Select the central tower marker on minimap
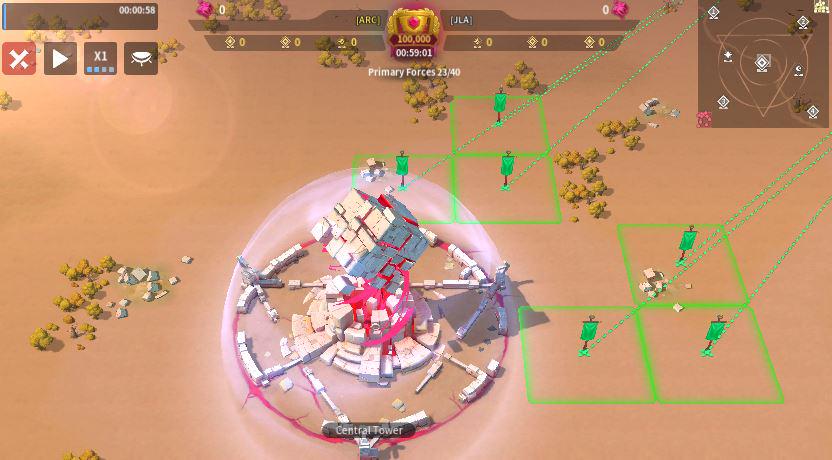This screenshot has width=832, height=460. point(762,64)
